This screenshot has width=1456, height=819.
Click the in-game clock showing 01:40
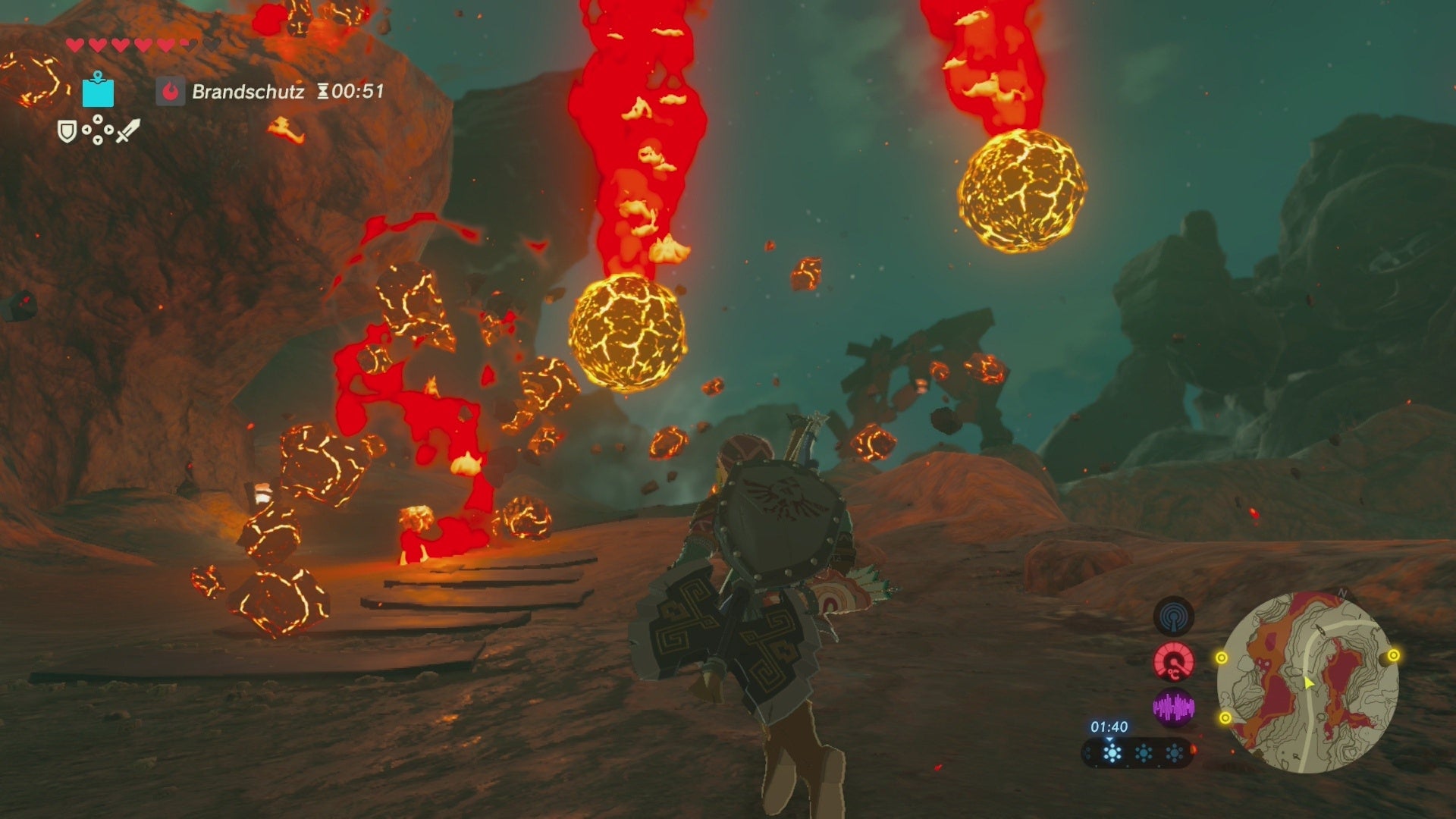pyautogui.click(x=1109, y=727)
